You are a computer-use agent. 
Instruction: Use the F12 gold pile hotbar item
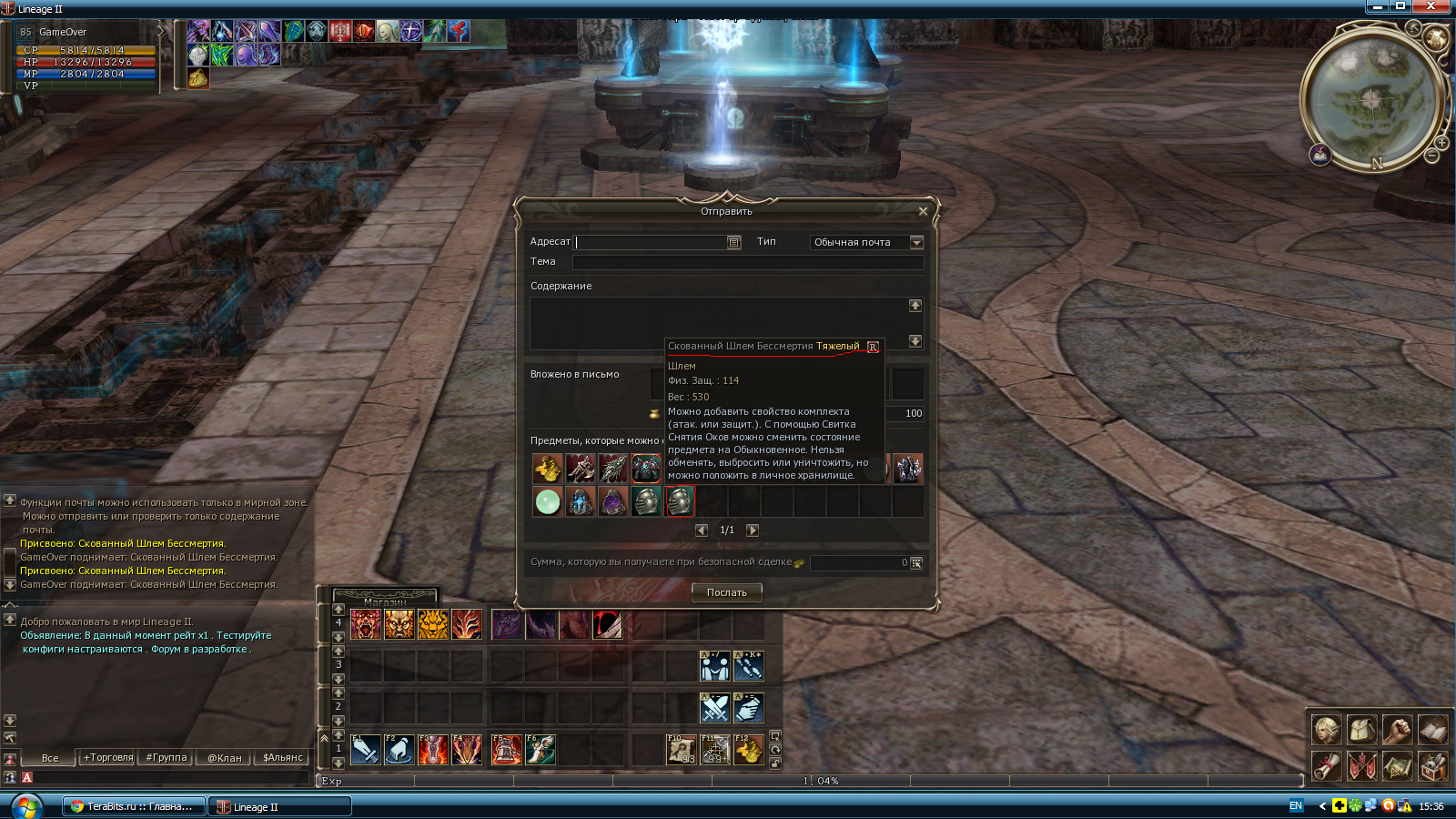click(x=748, y=750)
